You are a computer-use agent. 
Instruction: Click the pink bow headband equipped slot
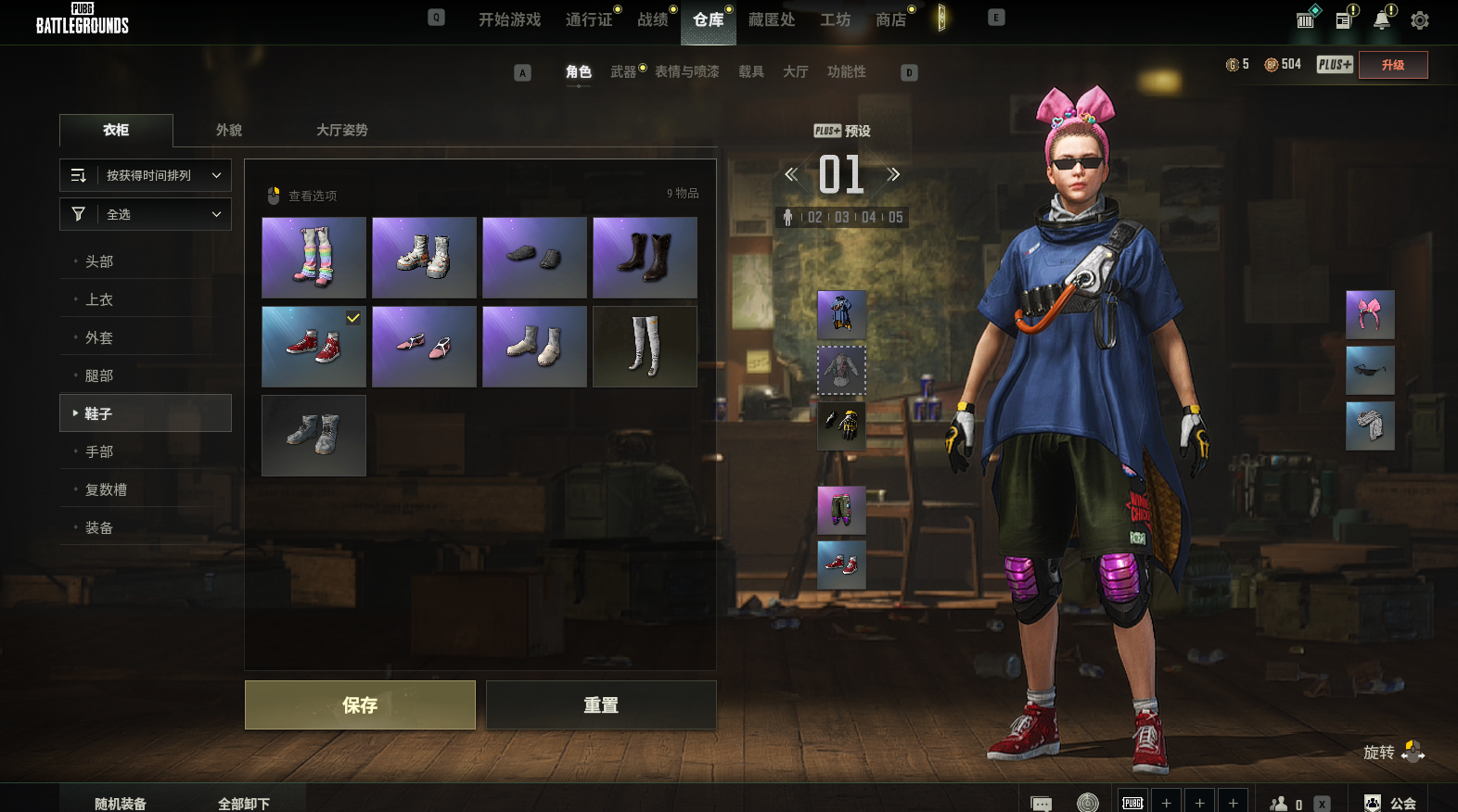click(x=1370, y=314)
